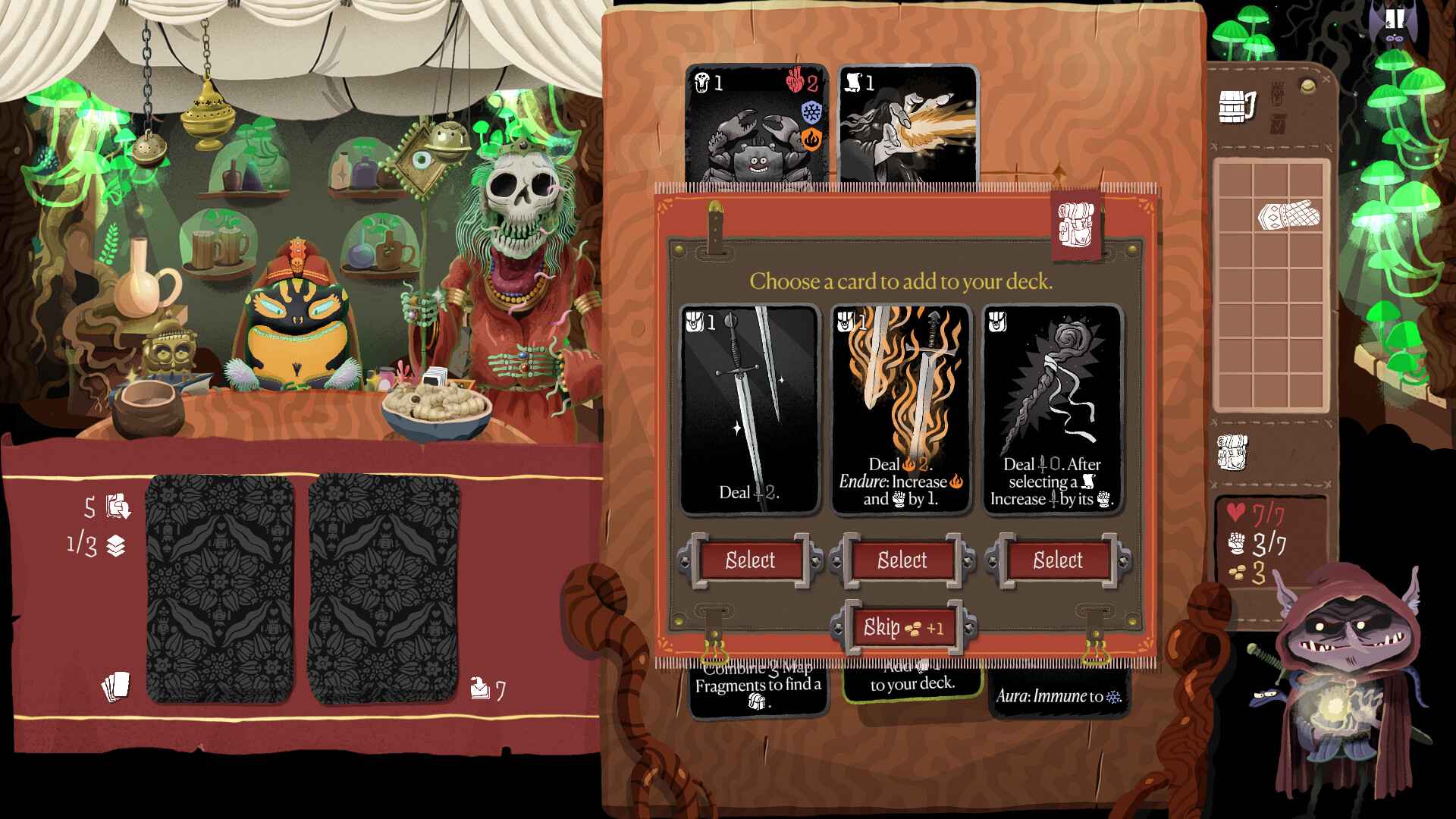The height and width of the screenshot is (819, 1456).
Task: Select the plain sword card
Action: tap(752, 409)
